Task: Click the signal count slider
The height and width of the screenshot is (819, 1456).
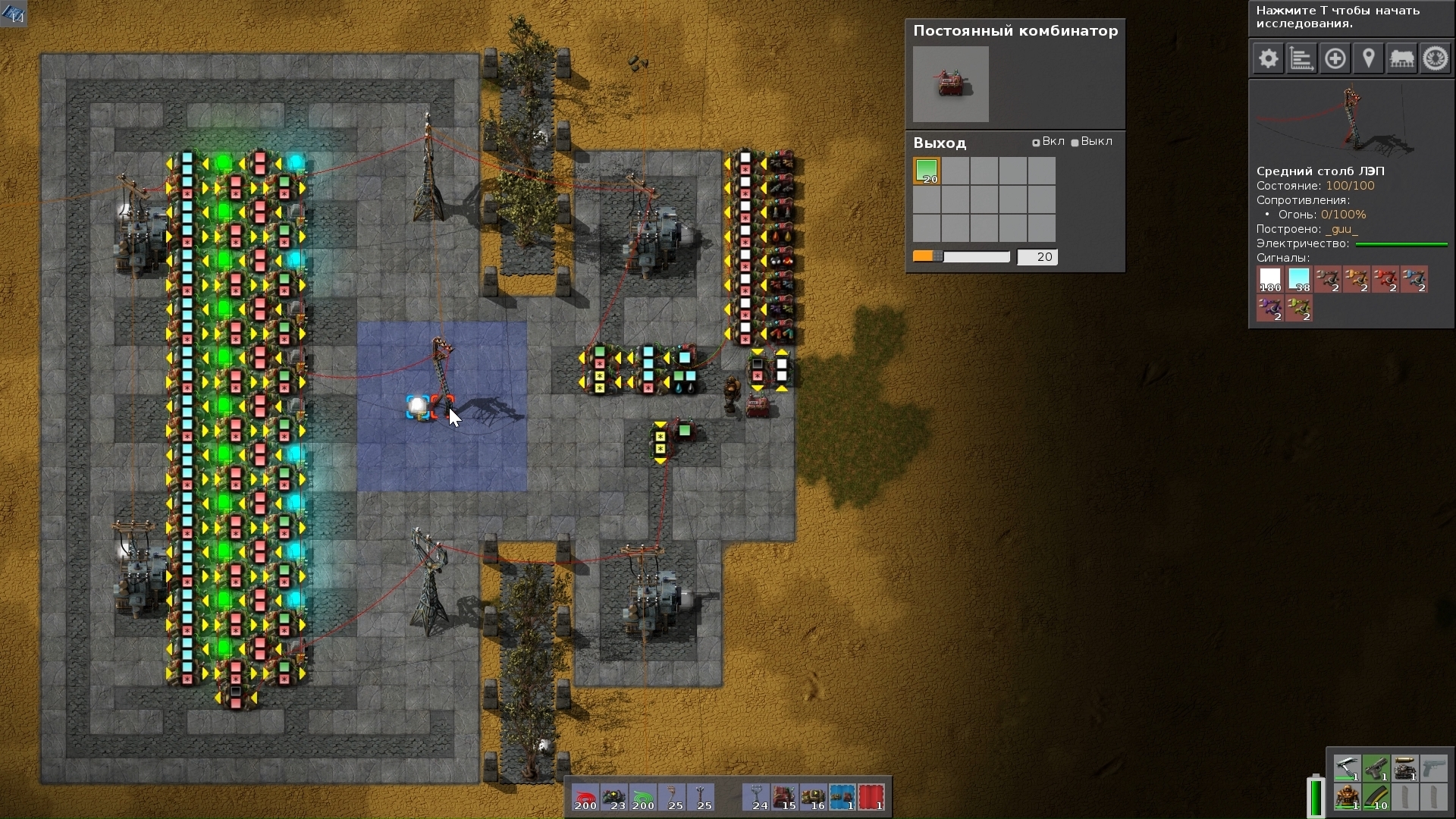Action: coord(961,257)
